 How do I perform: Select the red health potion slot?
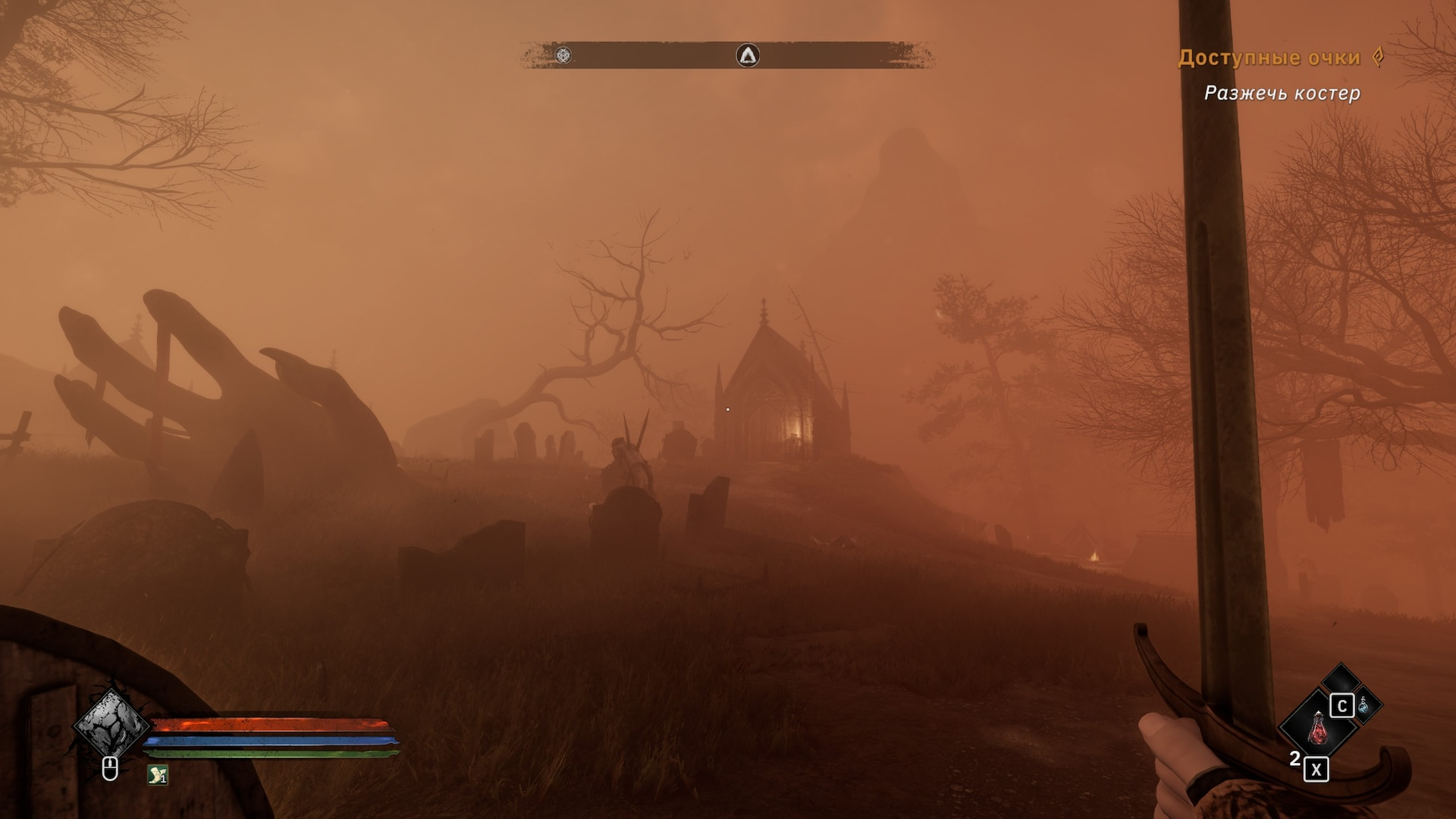click(1318, 730)
